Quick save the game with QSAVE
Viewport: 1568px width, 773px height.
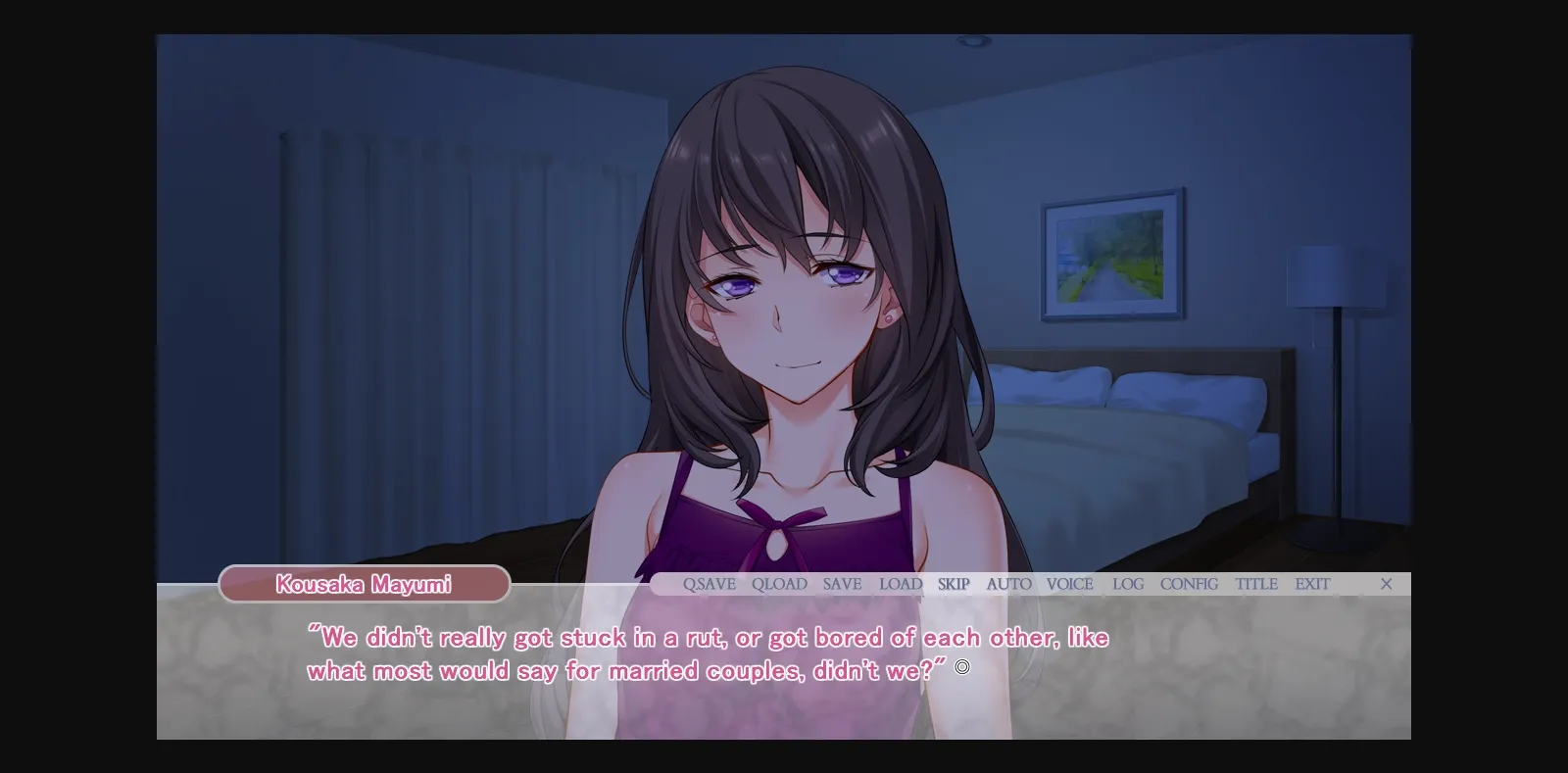[709, 584]
